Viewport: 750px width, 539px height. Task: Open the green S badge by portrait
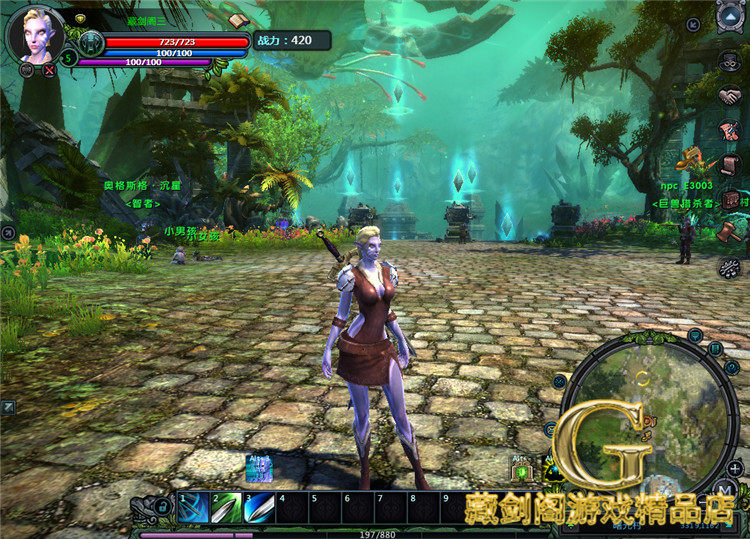point(70,58)
